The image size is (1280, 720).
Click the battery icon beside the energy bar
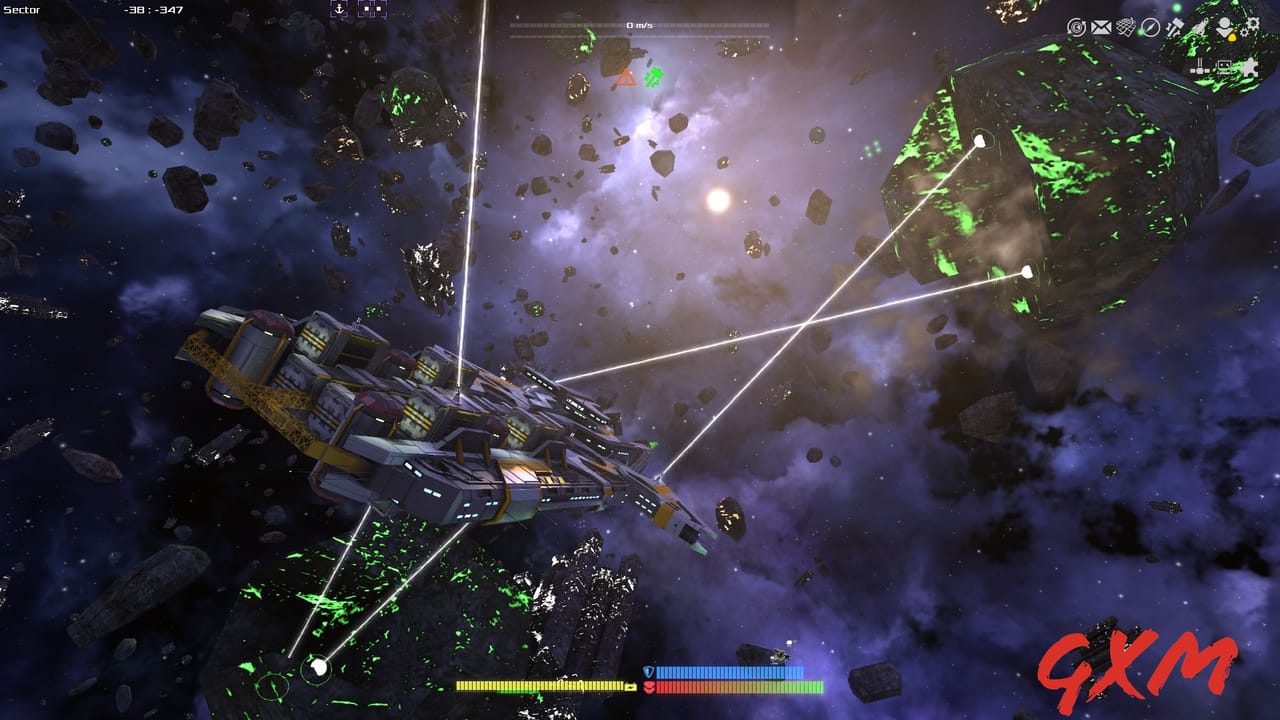click(629, 687)
